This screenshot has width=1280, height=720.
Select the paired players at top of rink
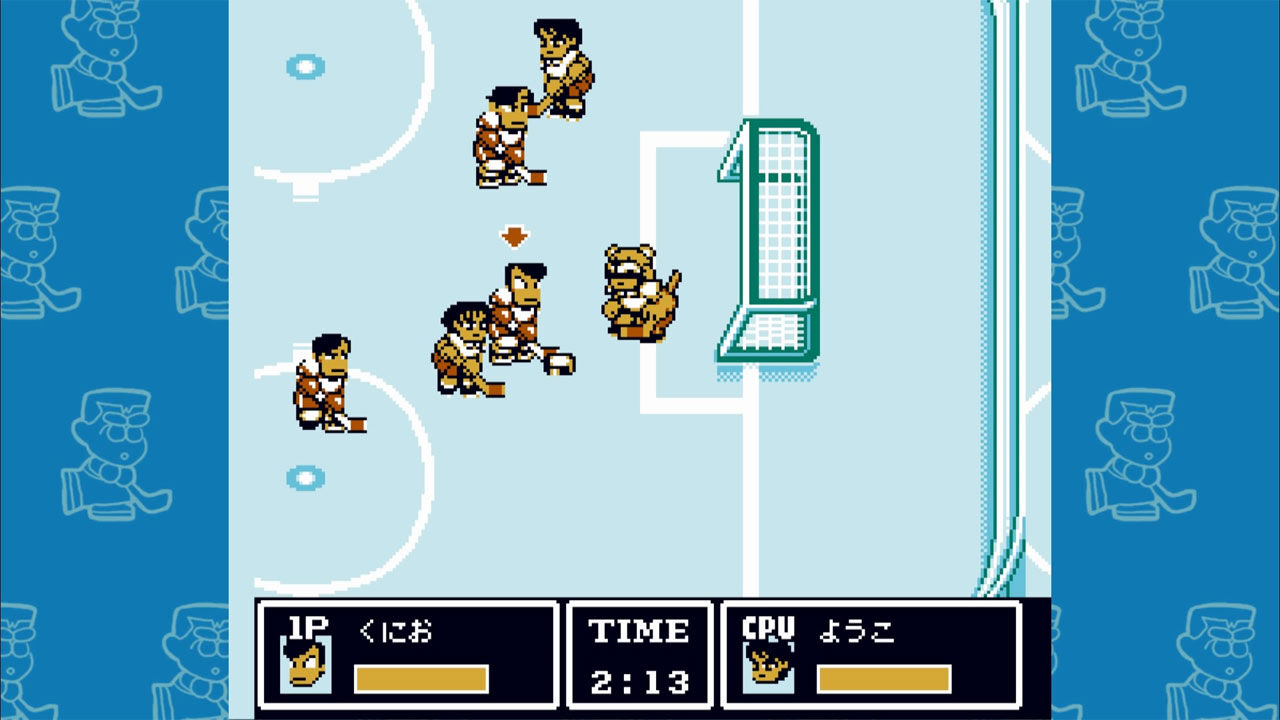[530, 100]
